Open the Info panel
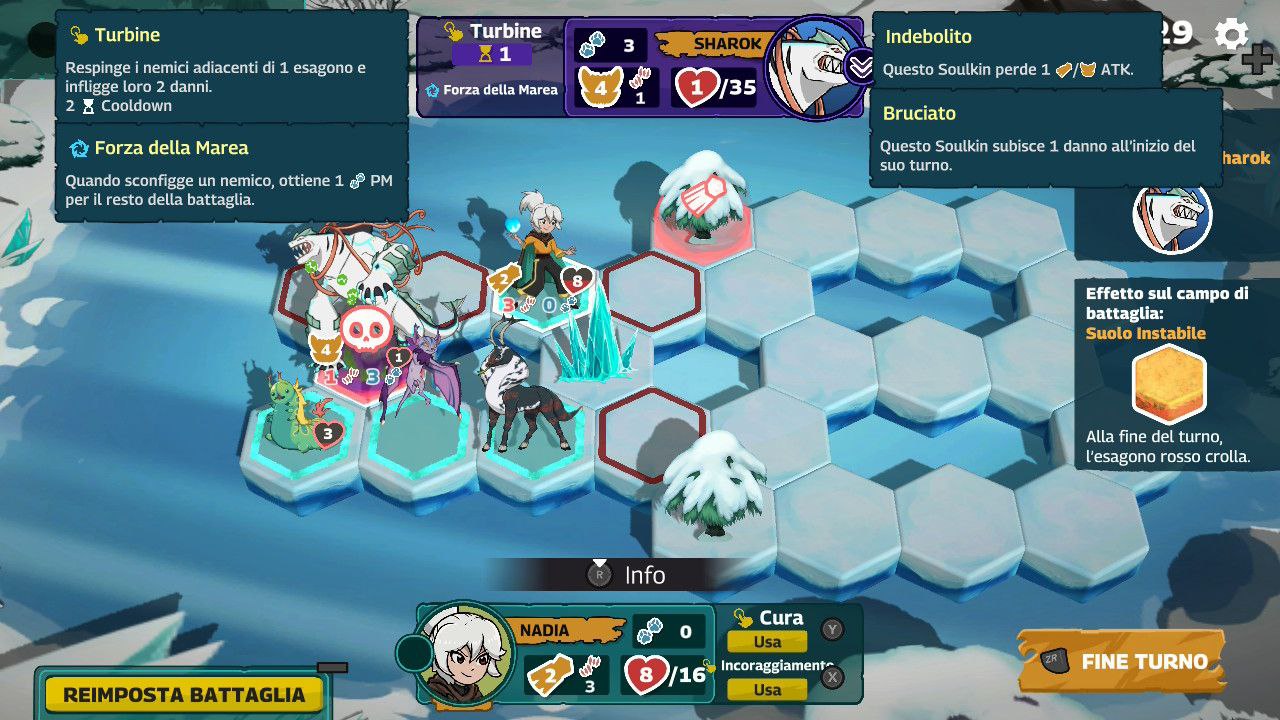 pyautogui.click(x=628, y=575)
